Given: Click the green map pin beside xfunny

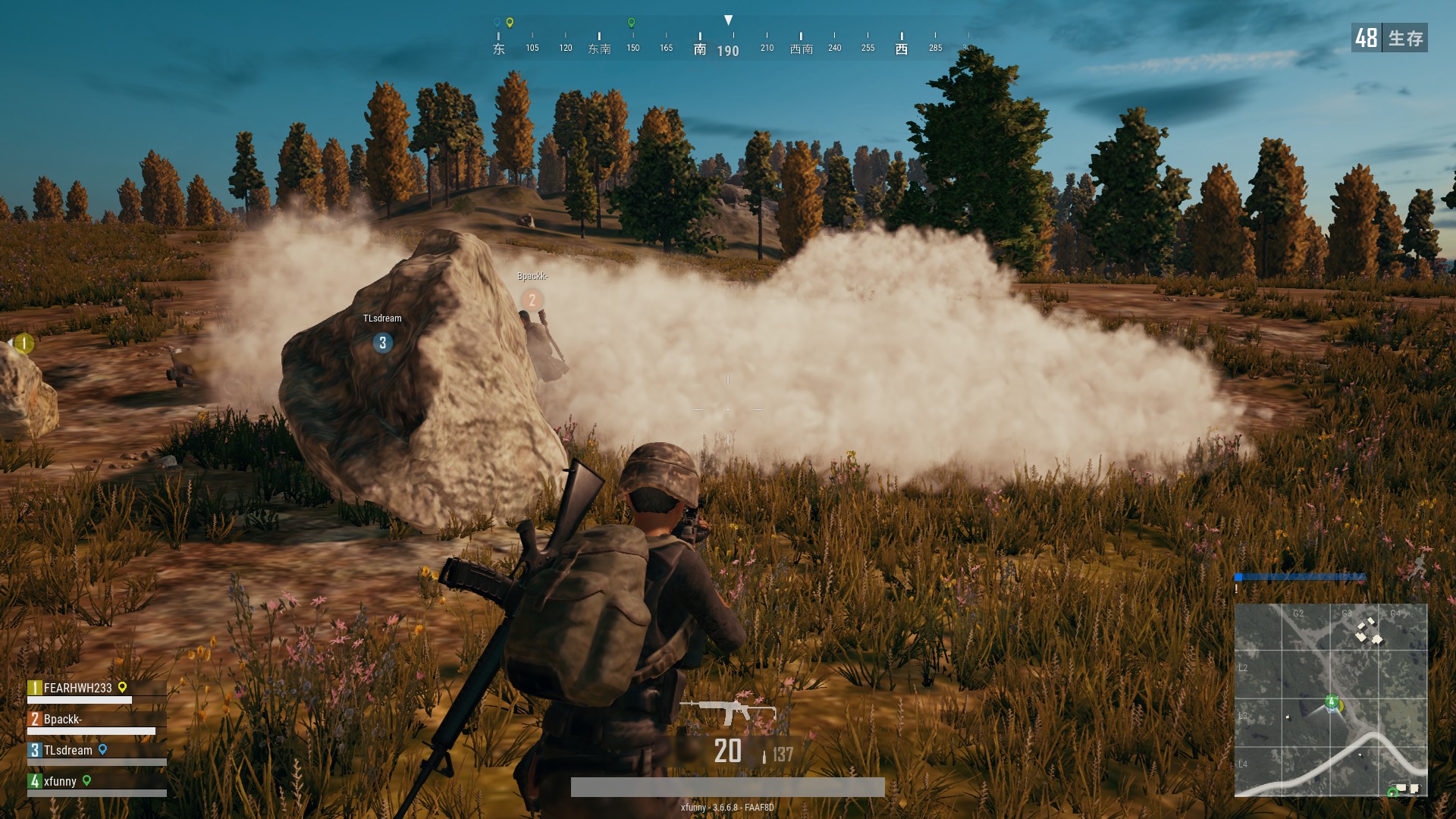Looking at the screenshot, I should (x=86, y=780).
